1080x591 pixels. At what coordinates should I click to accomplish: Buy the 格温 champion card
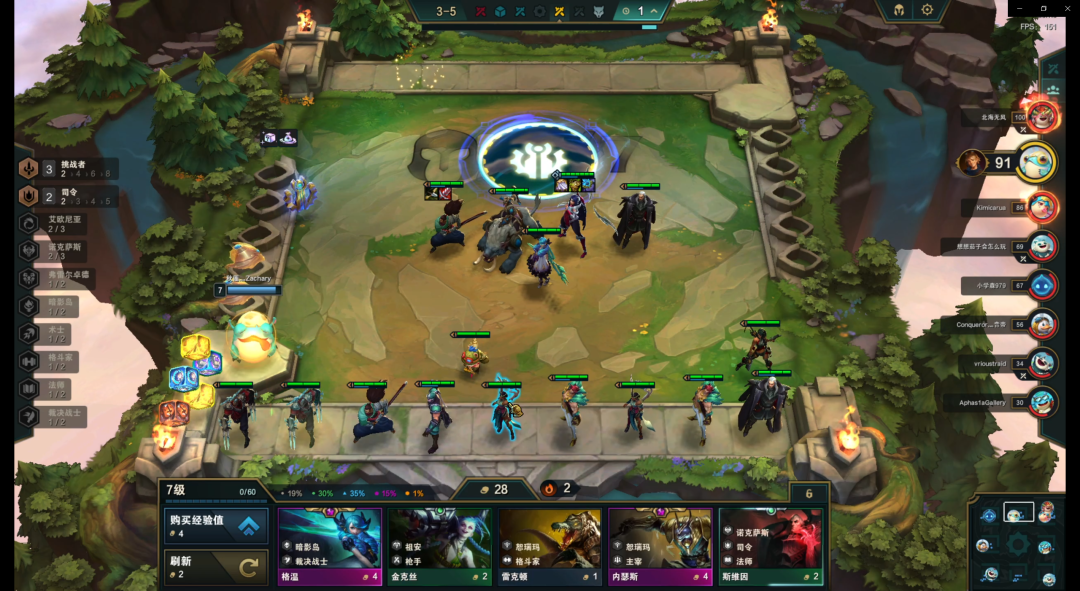[x=330, y=545]
